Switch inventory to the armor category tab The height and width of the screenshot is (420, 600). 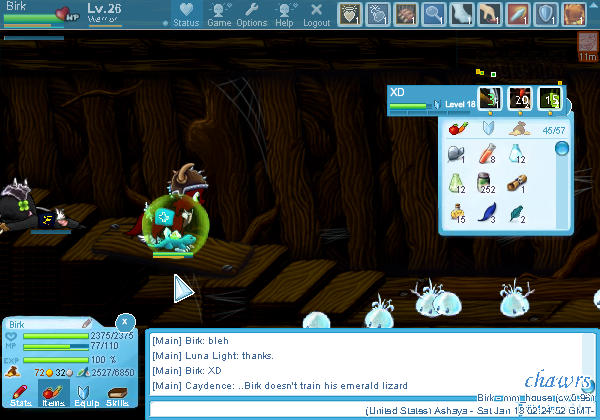[488, 128]
